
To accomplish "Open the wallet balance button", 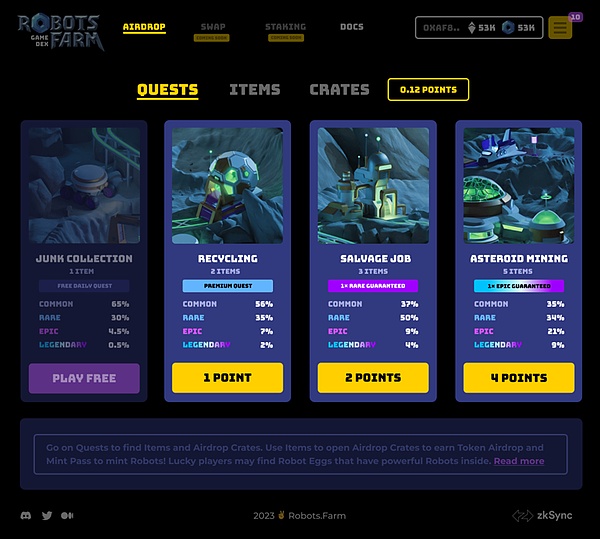I will click(479, 28).
